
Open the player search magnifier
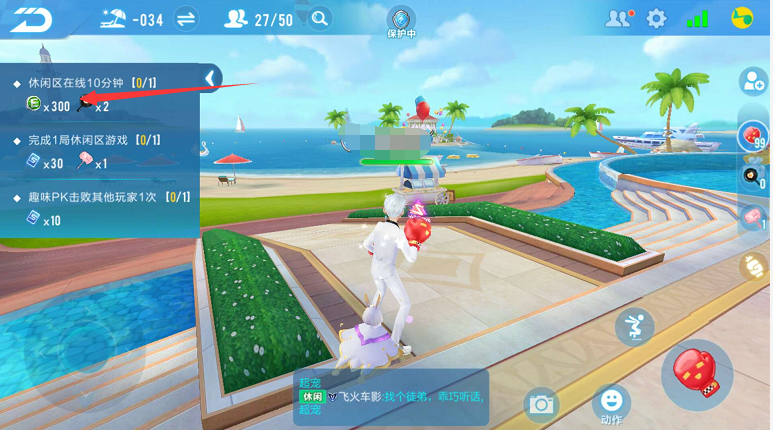pyautogui.click(x=320, y=18)
